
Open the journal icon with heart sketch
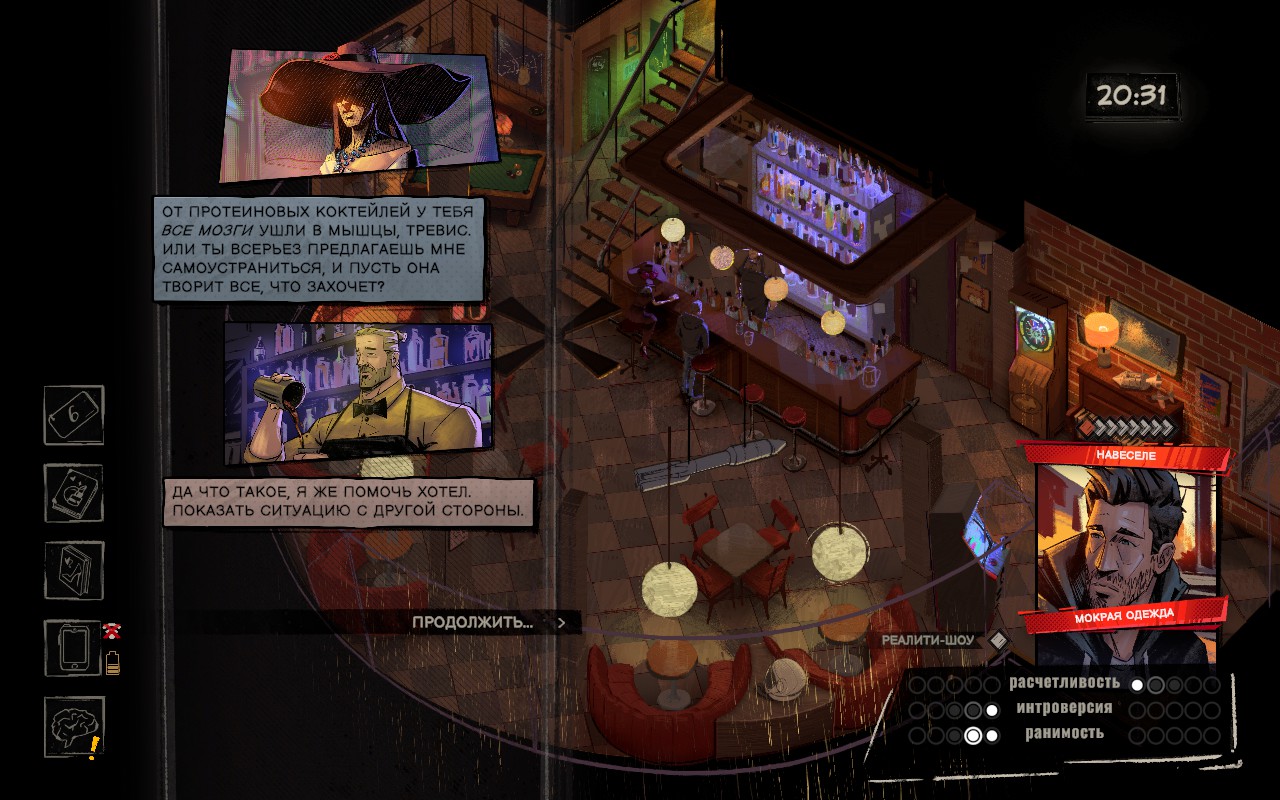[74, 571]
